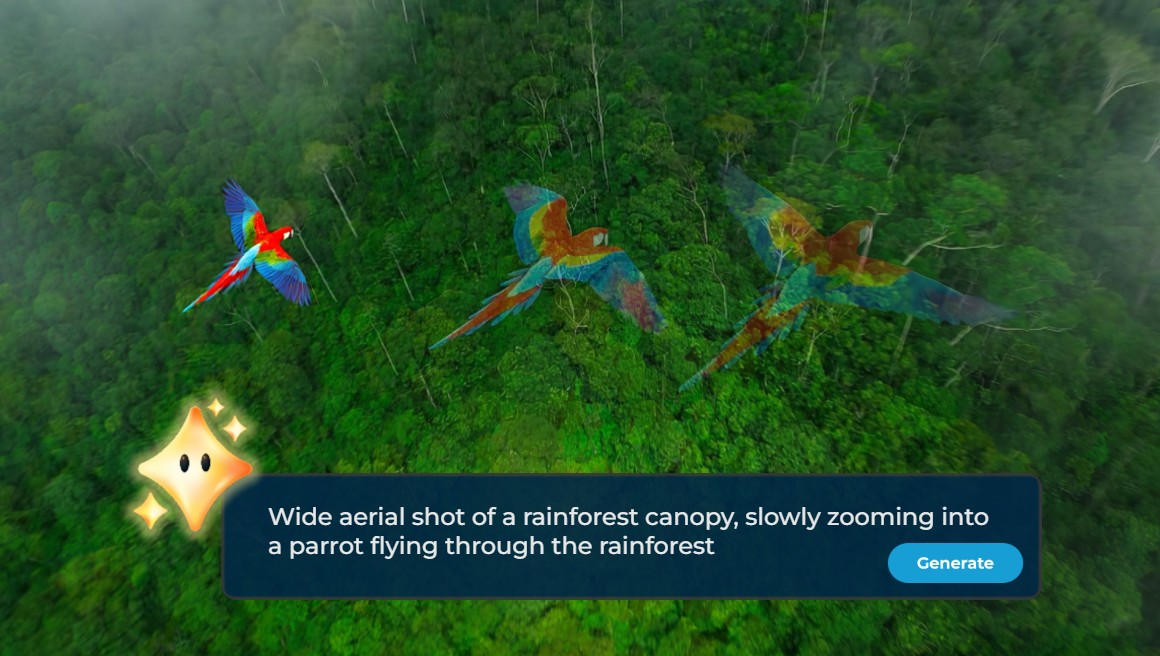Edit the rainforest canopy prompt text

(627, 531)
